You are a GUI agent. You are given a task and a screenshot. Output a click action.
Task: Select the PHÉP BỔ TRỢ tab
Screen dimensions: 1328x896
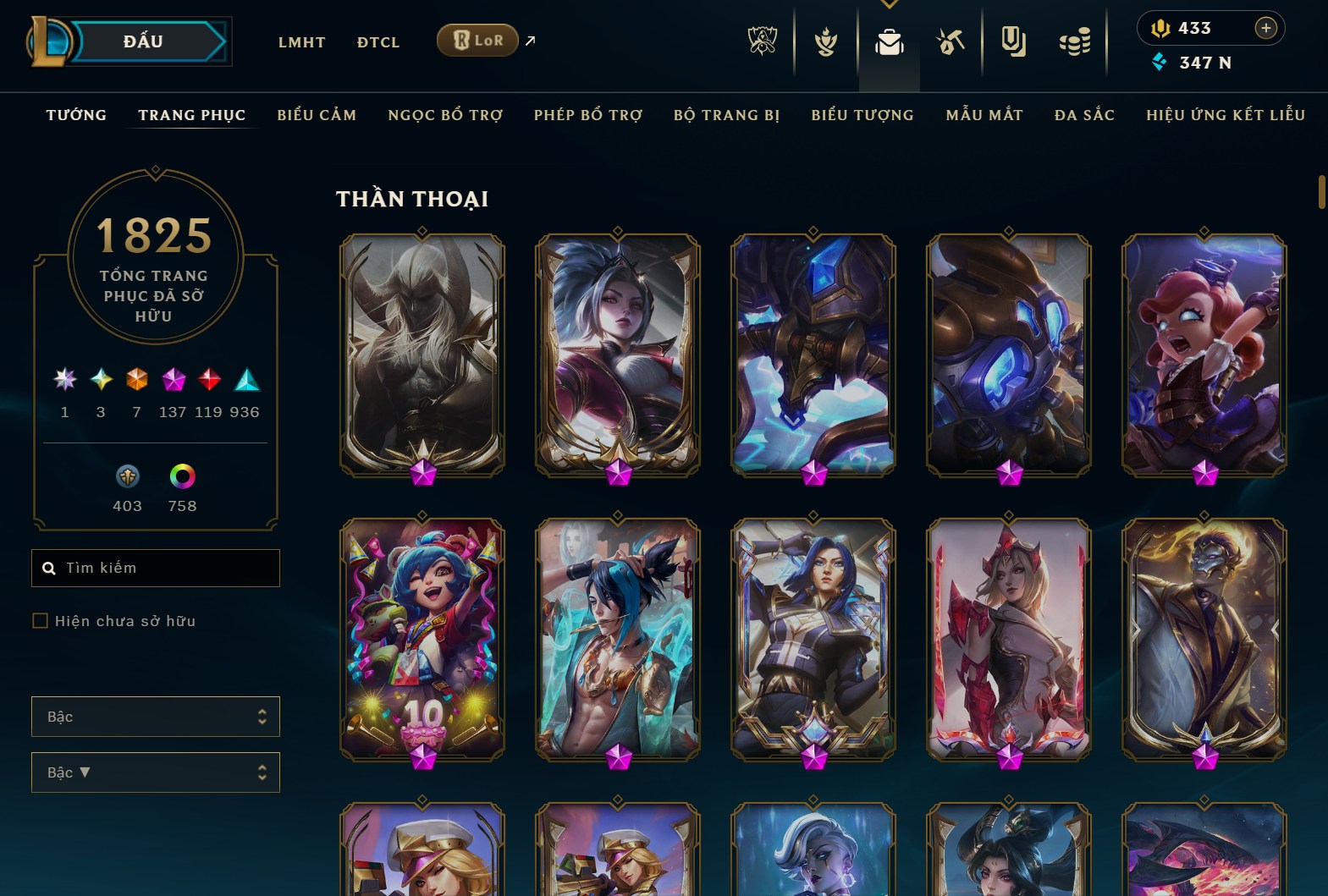pos(588,115)
